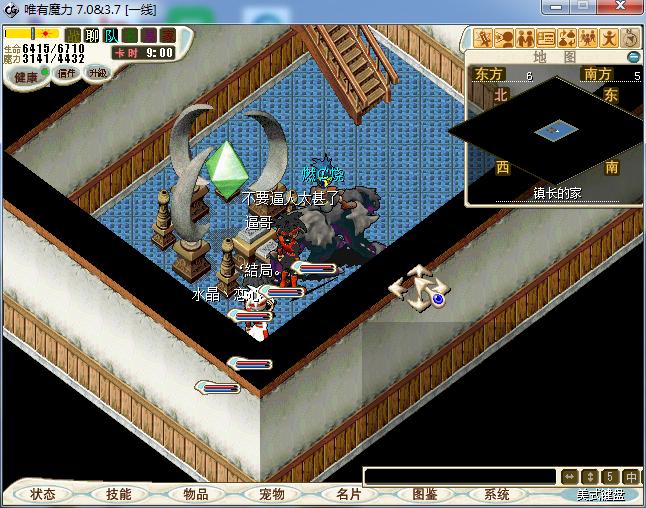Minimize the 地图 map panel
646x508 pixels.
(633, 57)
